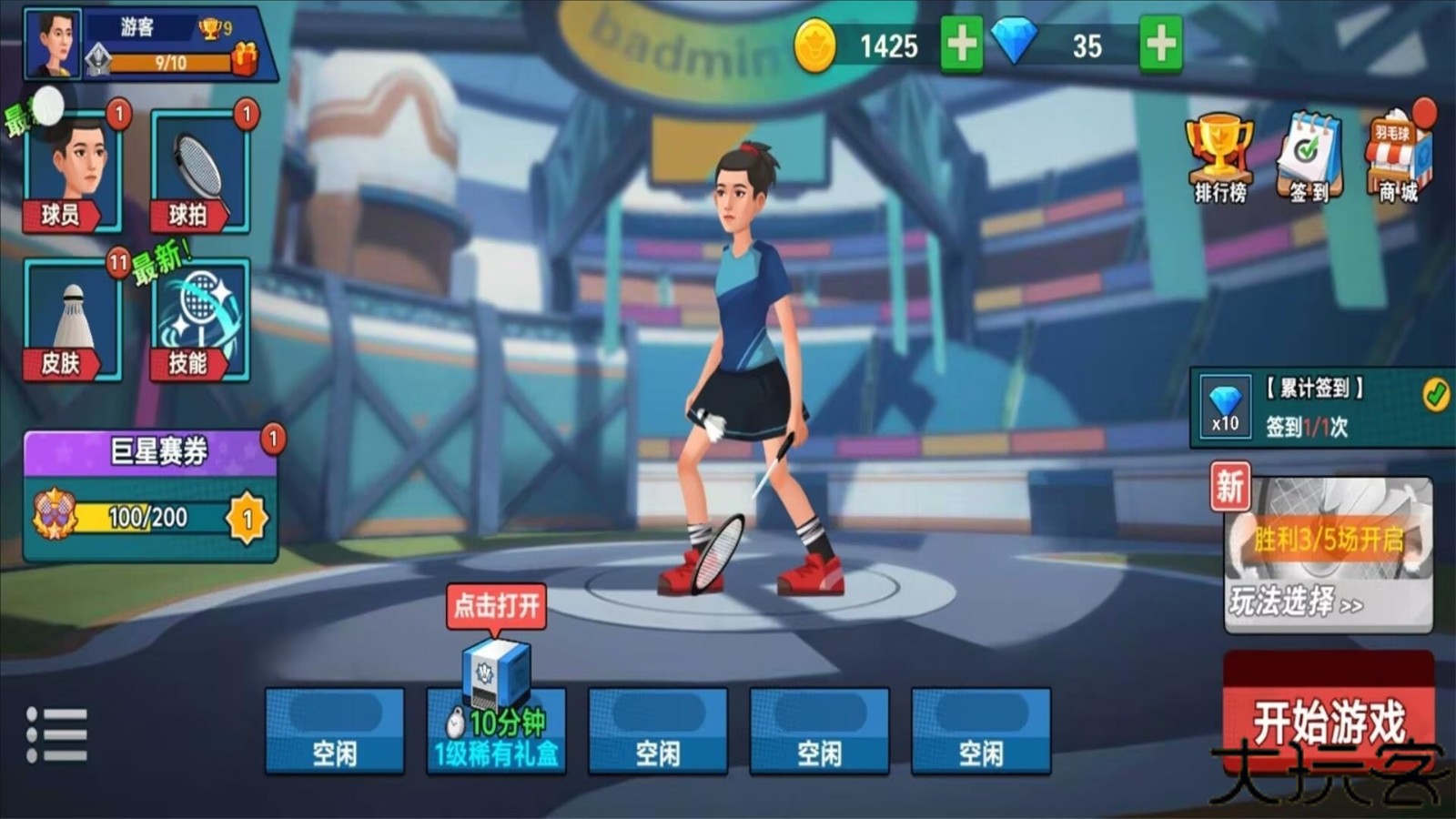Viewport: 1456px width, 819px height.
Task: Visit the 商城 shop
Action: click(x=1398, y=157)
